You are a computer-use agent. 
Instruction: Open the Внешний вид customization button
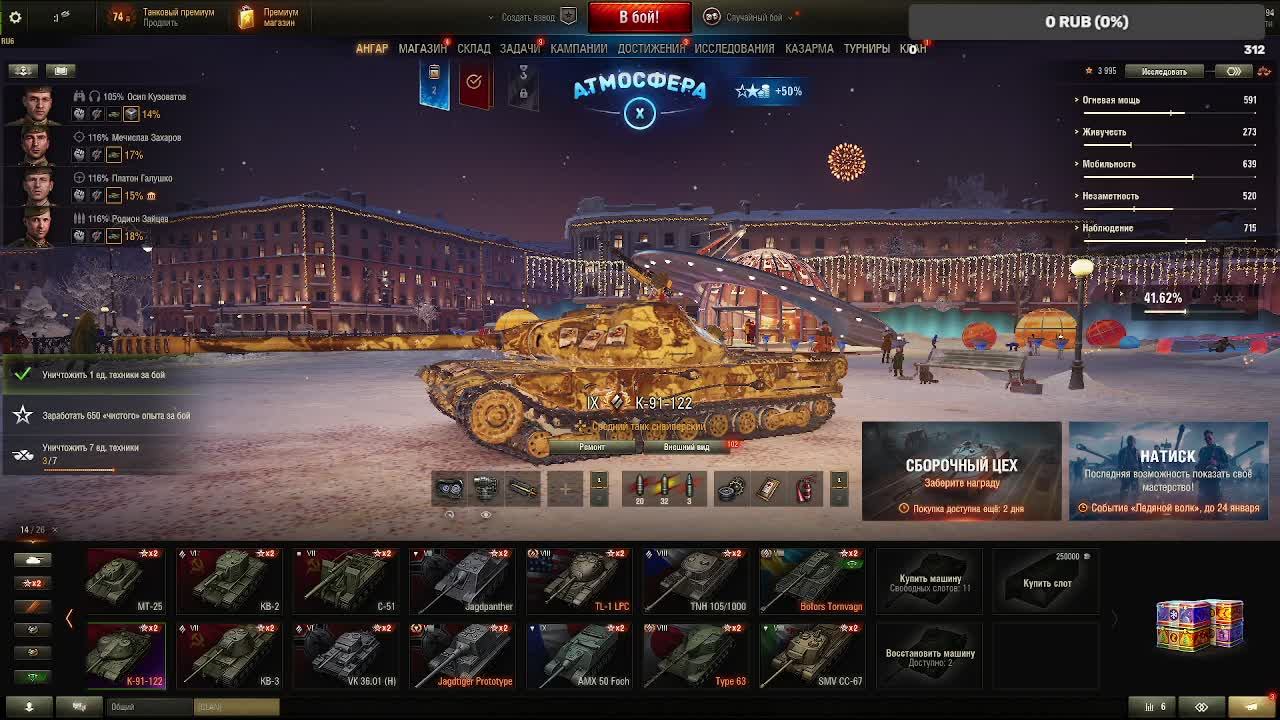(x=687, y=447)
